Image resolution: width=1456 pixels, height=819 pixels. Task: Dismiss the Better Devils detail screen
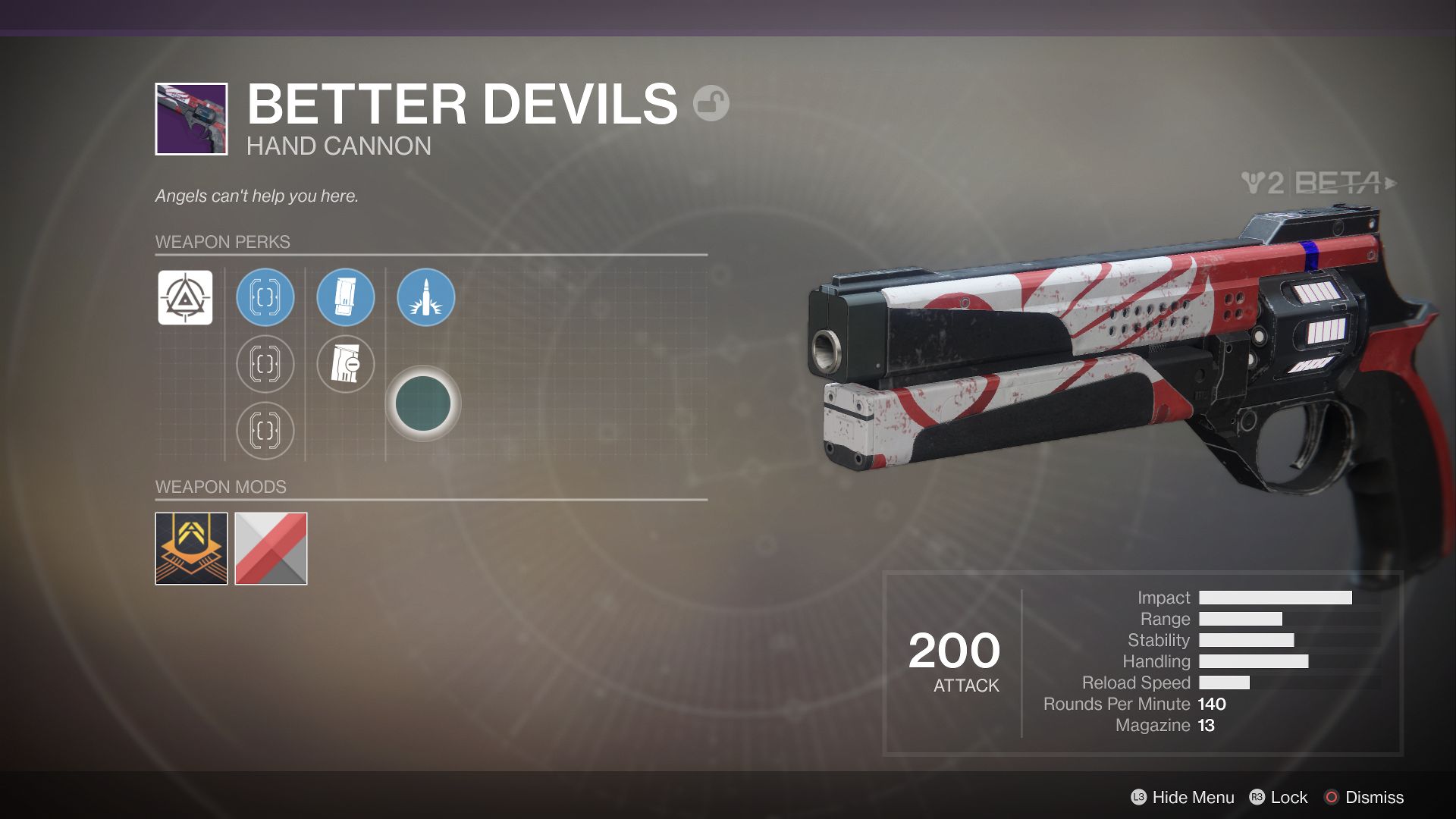(x=1375, y=798)
